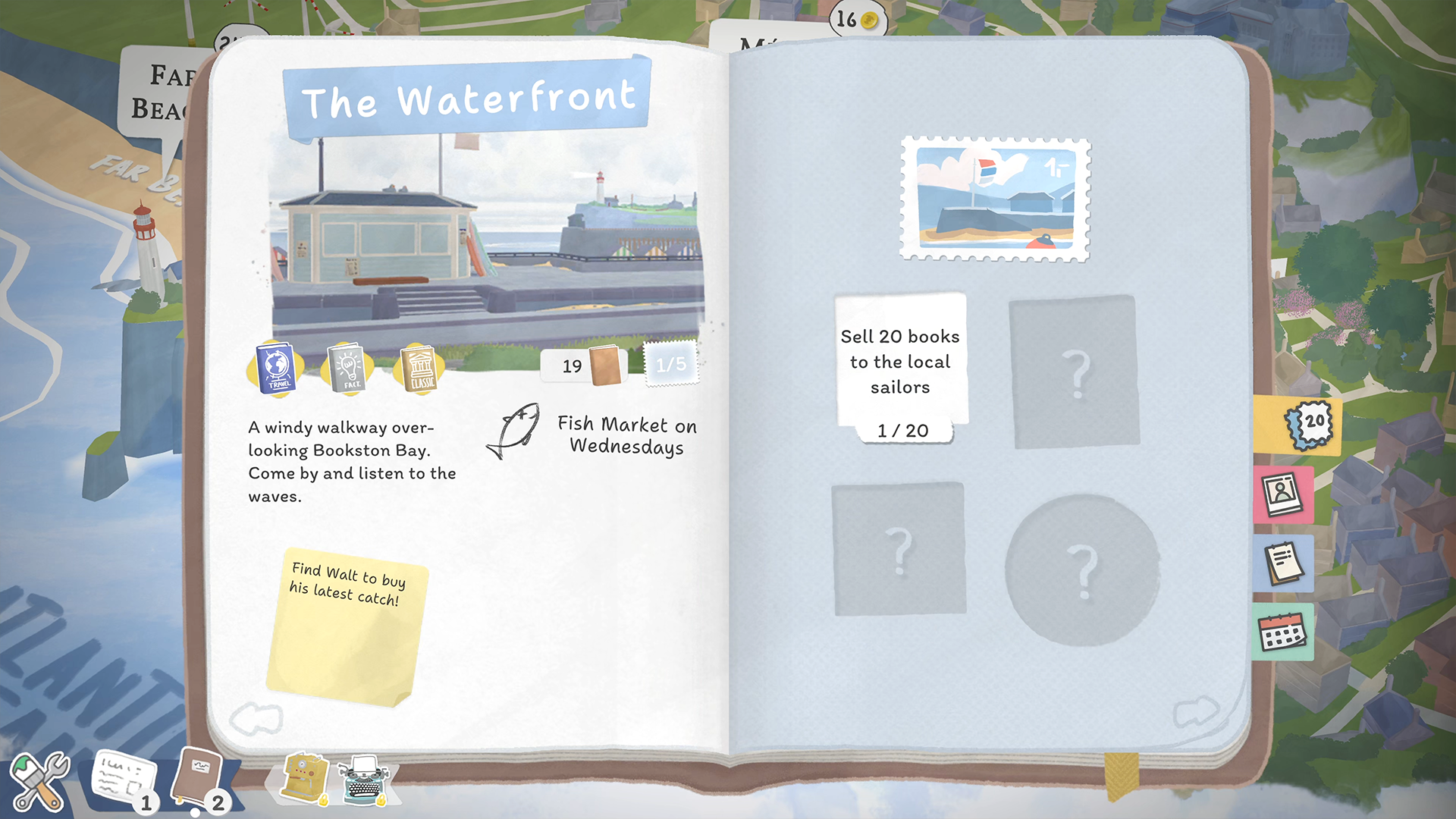Click the Fact book genre badge
This screenshot has height=819, width=1456.
pos(347,369)
